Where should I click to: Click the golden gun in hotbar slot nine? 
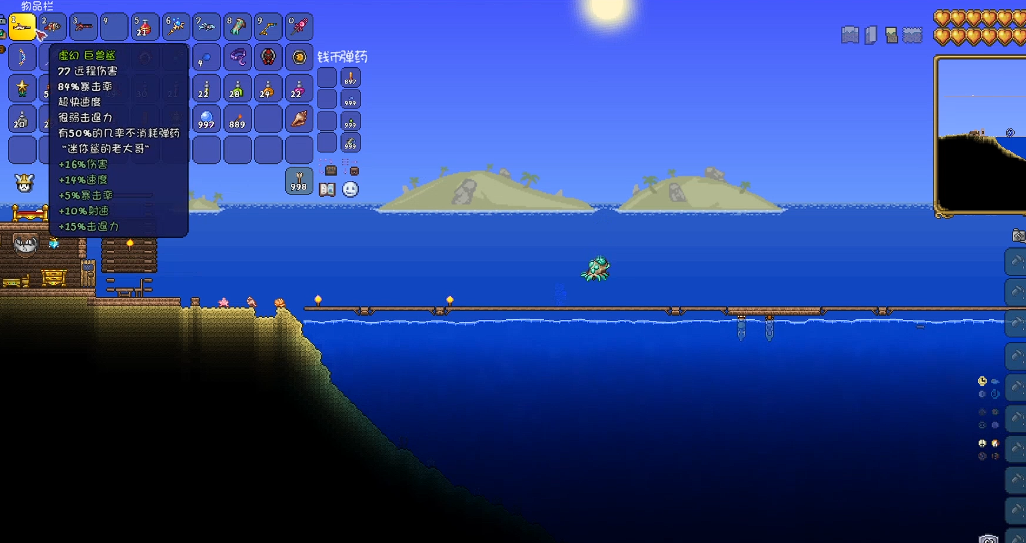[x=268, y=27]
